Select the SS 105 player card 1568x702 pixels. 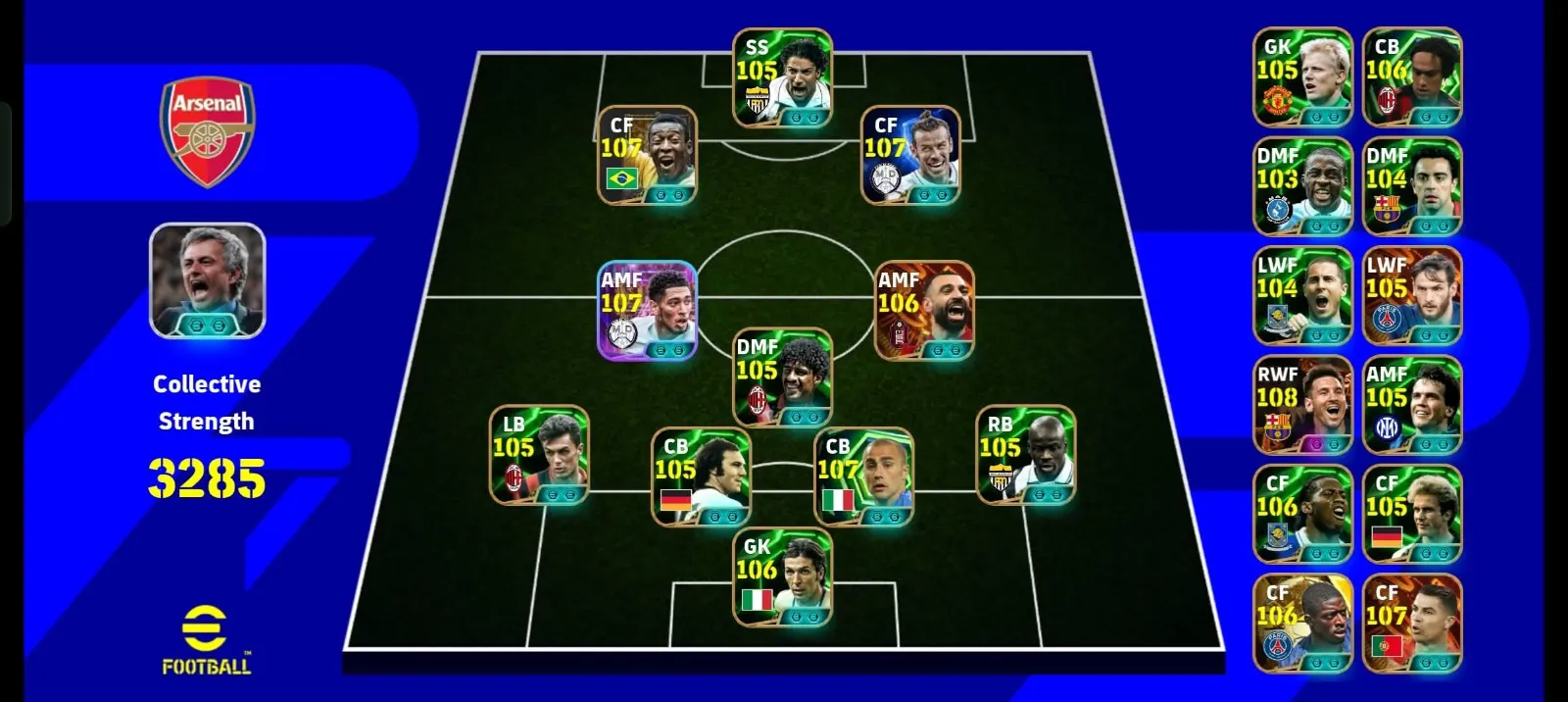(x=783, y=77)
